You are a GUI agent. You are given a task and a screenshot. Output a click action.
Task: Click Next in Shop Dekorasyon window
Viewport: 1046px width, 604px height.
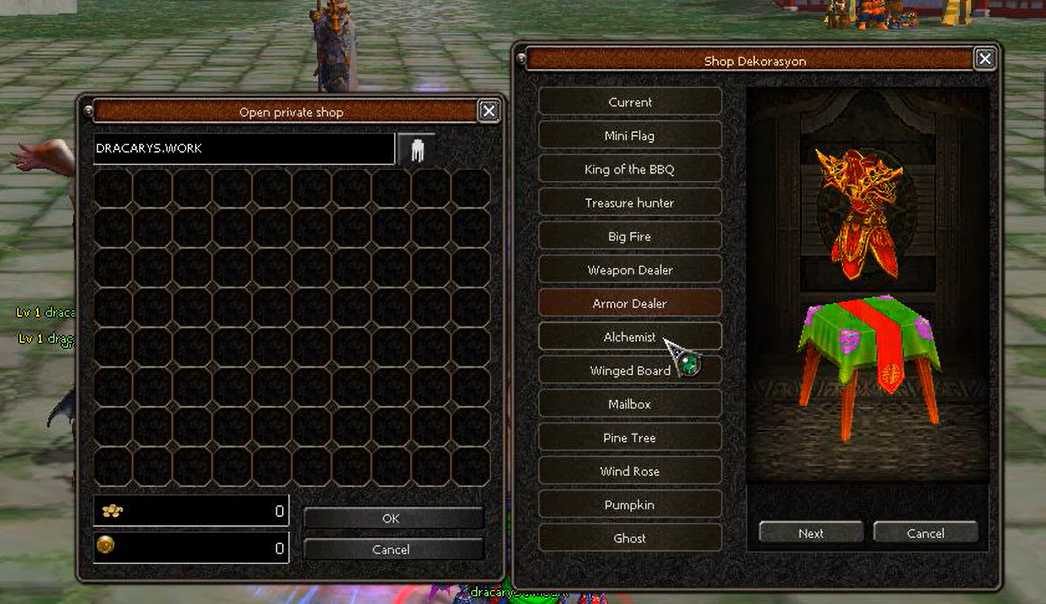point(811,533)
